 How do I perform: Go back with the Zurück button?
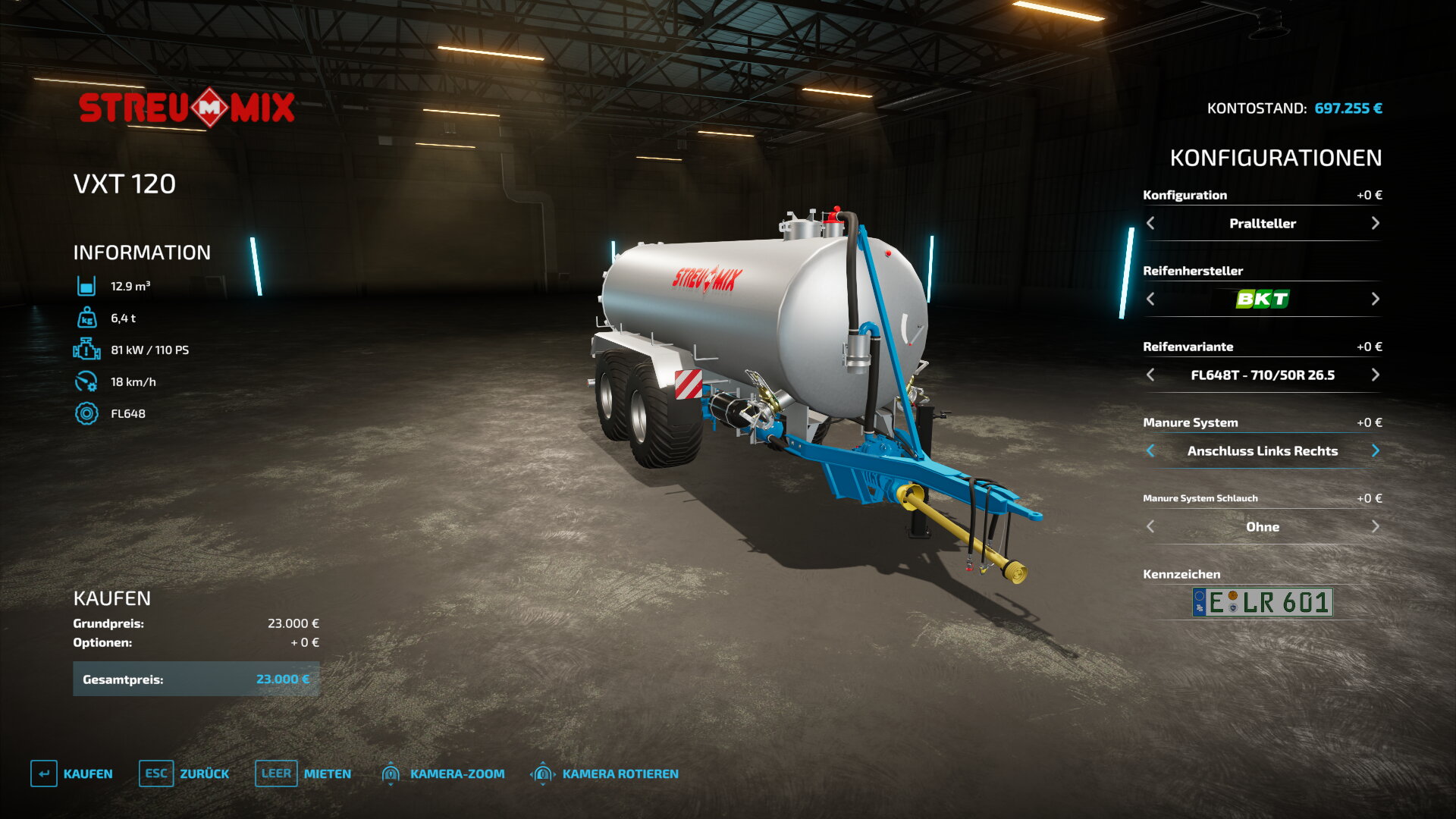tap(184, 773)
